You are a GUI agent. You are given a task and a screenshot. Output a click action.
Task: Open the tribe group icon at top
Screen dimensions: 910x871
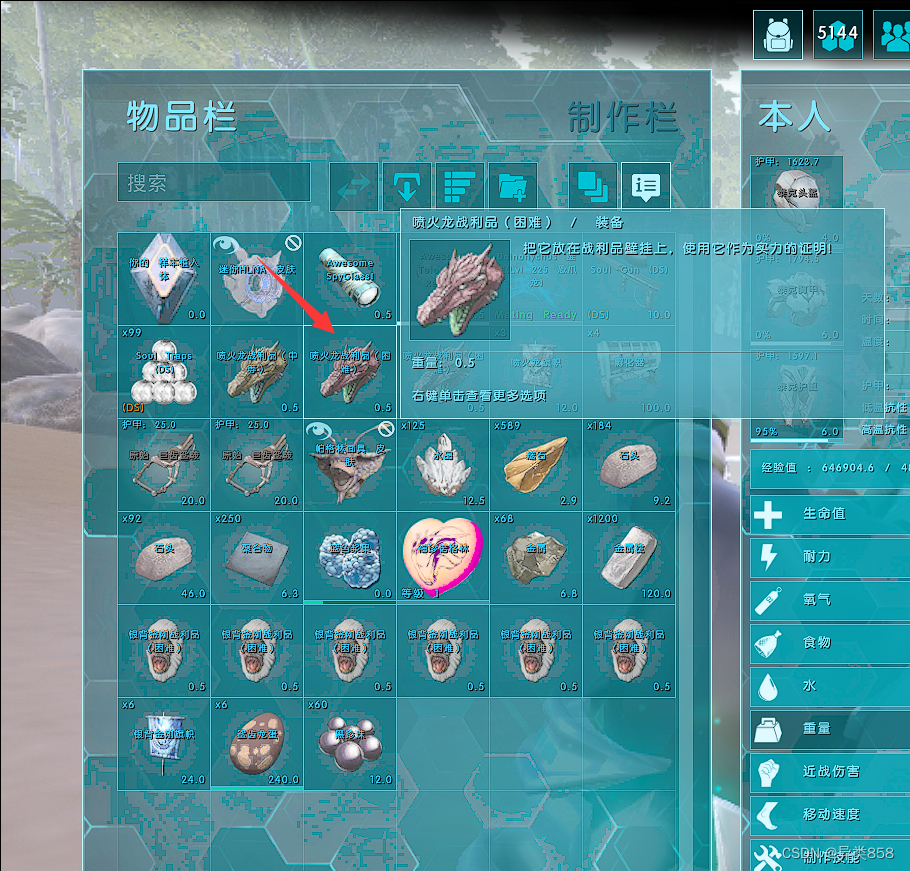(x=893, y=35)
